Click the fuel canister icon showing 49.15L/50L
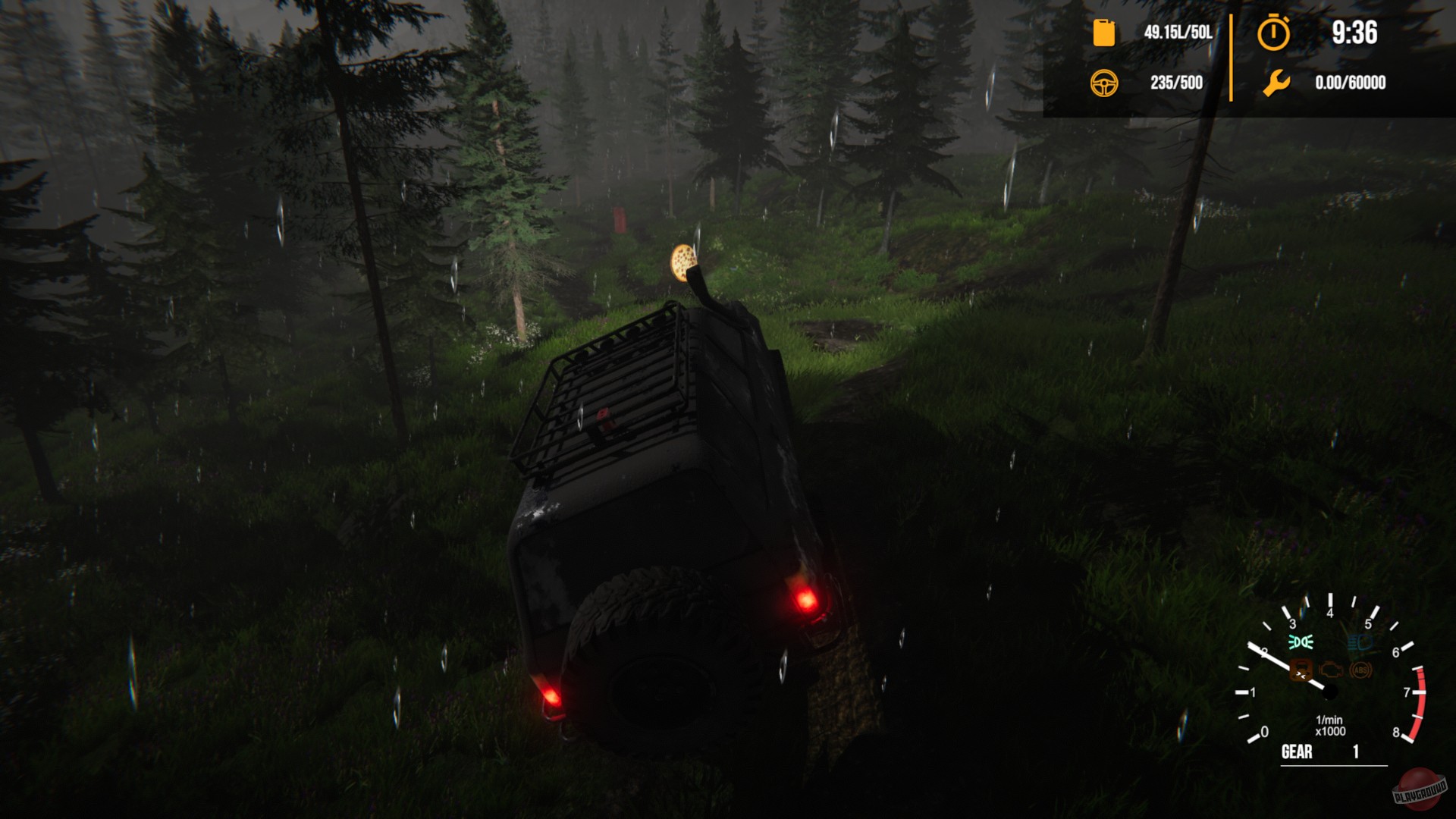The width and height of the screenshot is (1456, 819). (x=1104, y=34)
